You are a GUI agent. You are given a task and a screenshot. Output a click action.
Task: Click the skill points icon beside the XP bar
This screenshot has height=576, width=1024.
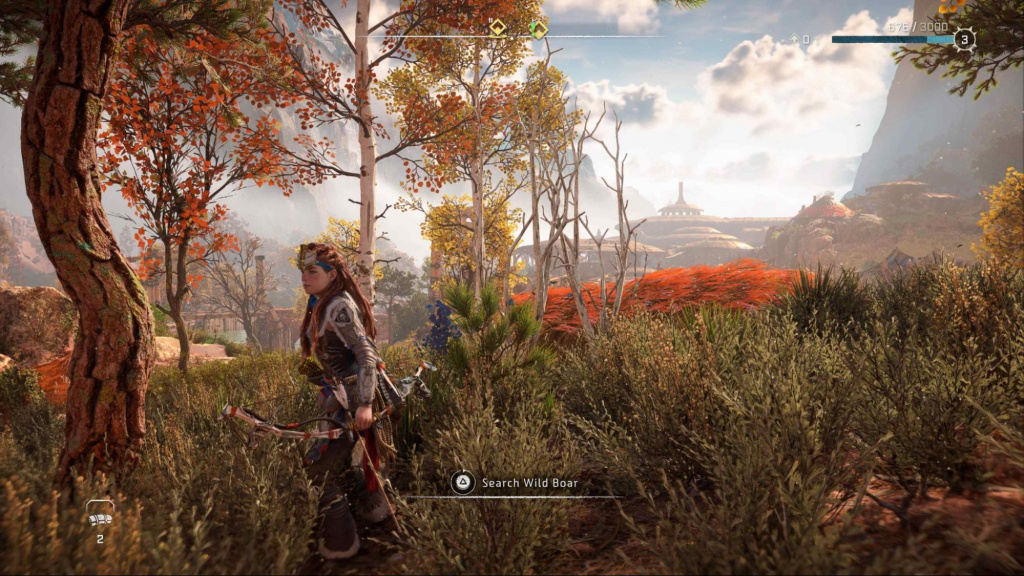pos(795,40)
